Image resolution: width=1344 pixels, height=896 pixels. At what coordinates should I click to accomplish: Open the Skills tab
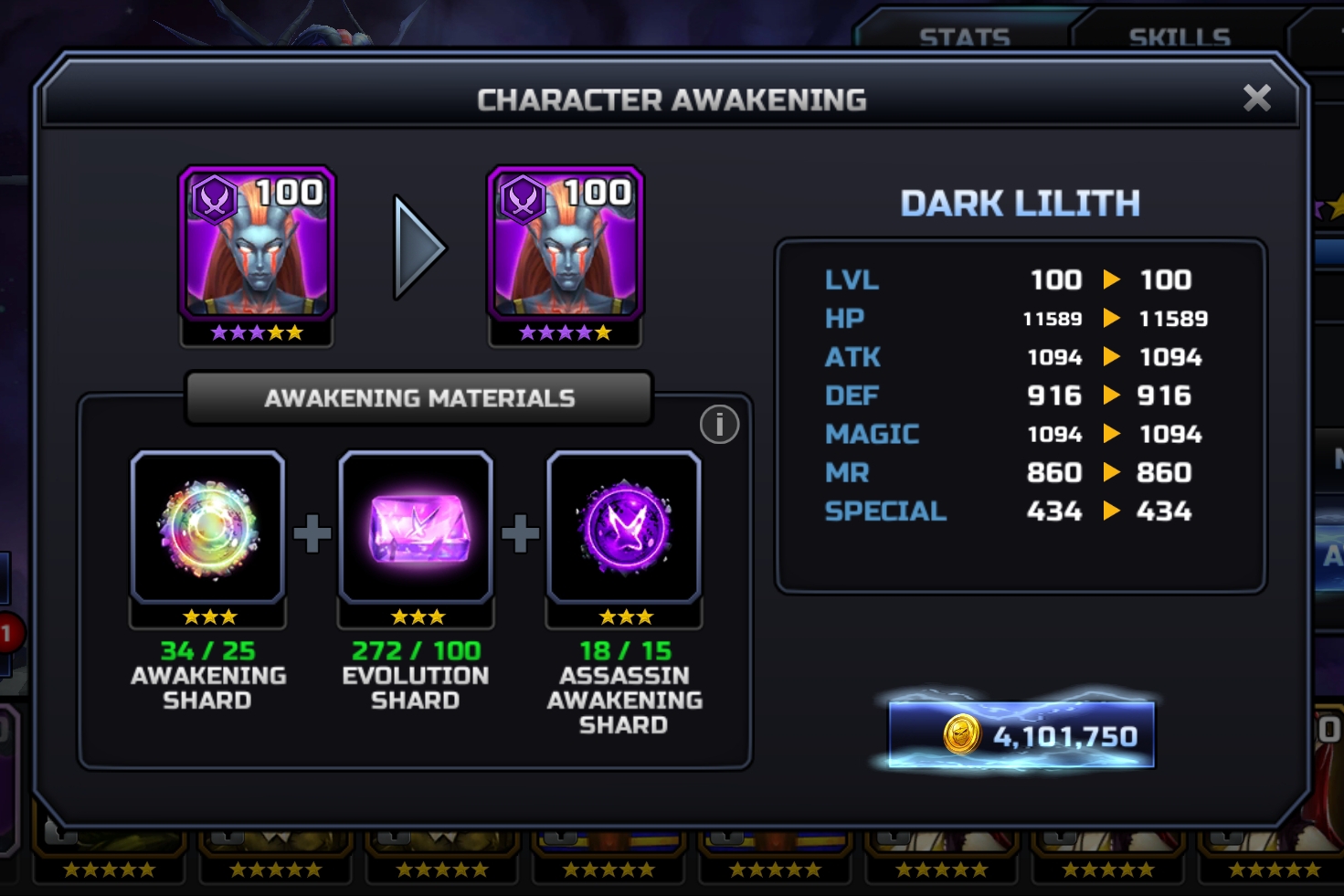tap(1179, 37)
